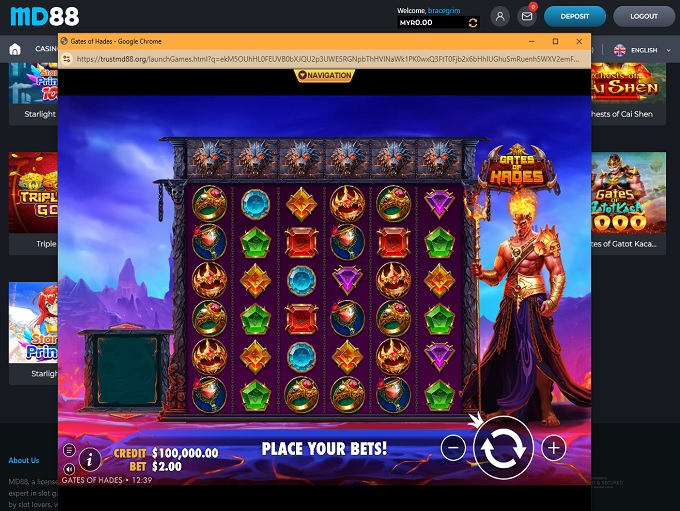
Task: Open the English language dropdown
Action: (636, 50)
